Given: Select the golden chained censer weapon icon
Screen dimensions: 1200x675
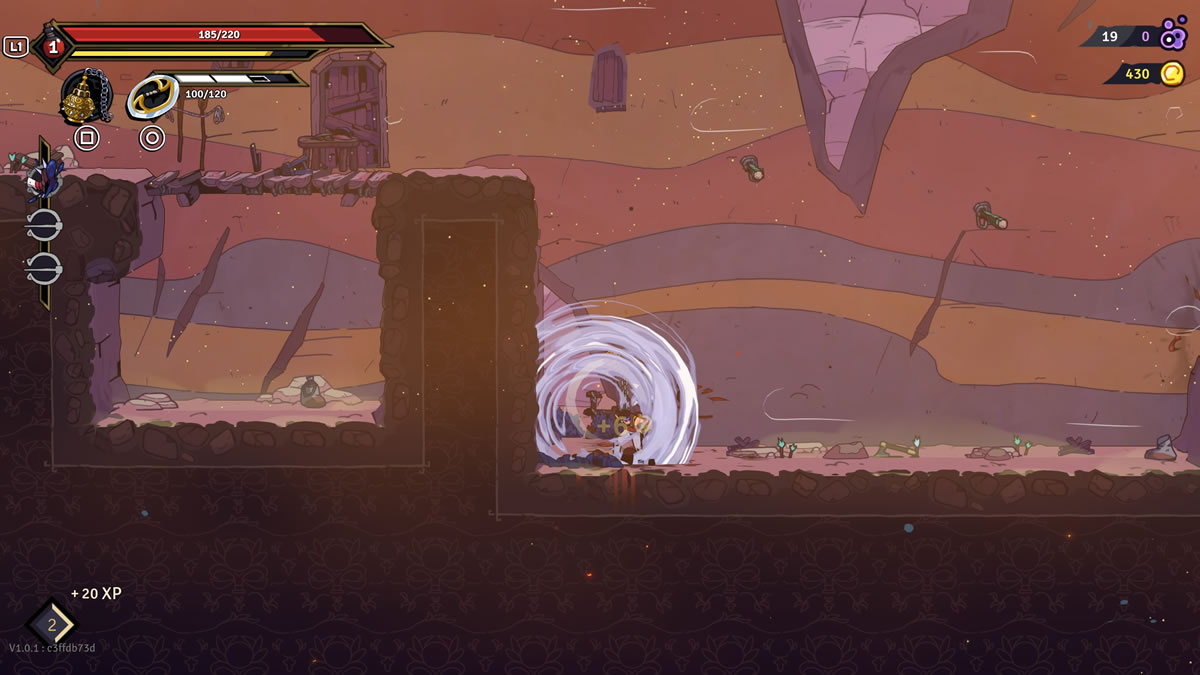Looking at the screenshot, I should coord(85,97).
